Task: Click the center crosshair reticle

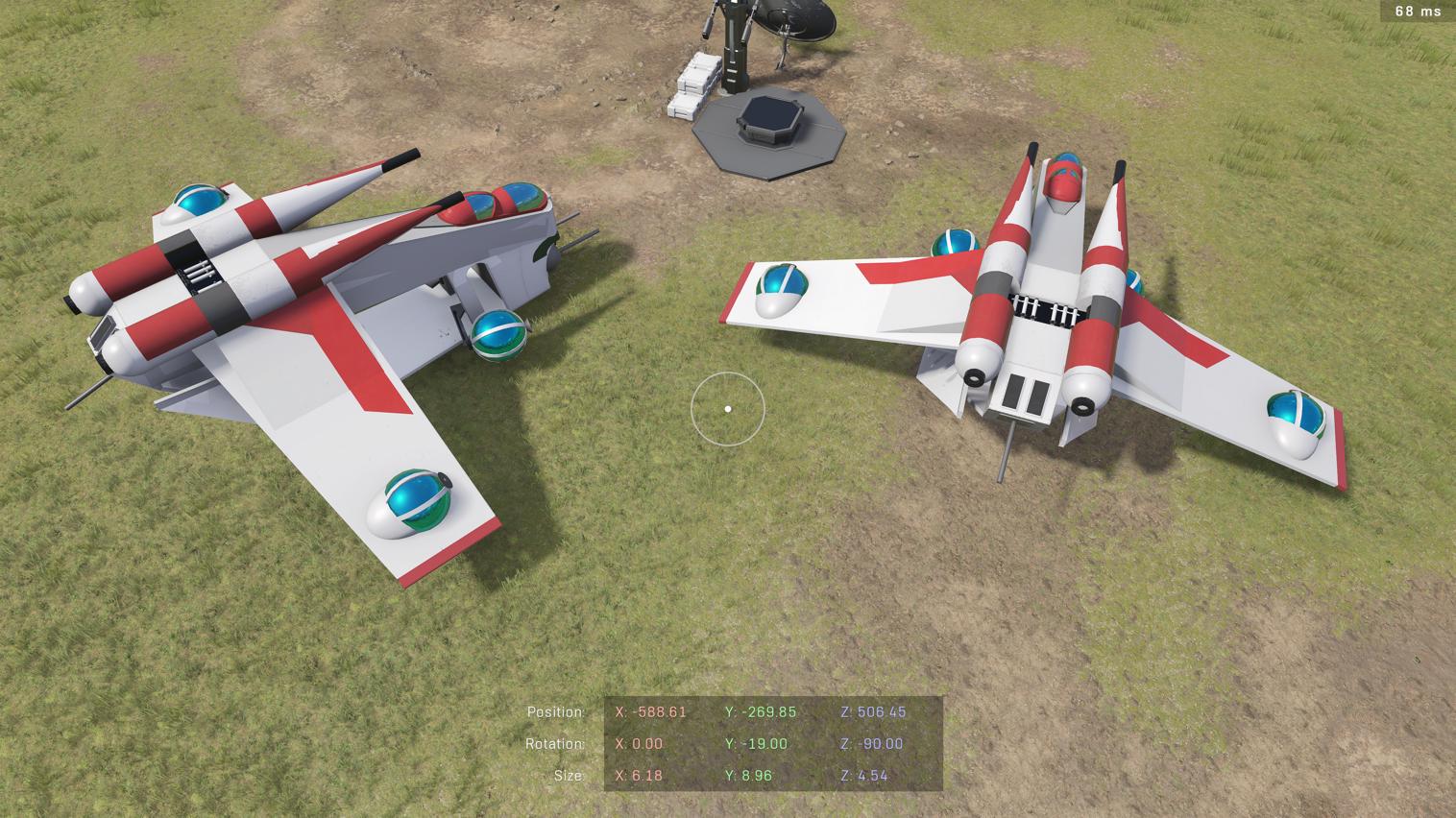Action: [x=728, y=408]
